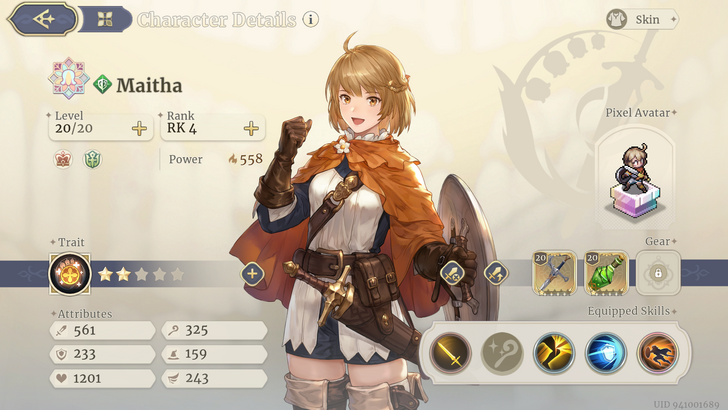The width and height of the screenshot is (728, 410).
Task: Select the golden sword basic attack skill
Action: pos(451,352)
